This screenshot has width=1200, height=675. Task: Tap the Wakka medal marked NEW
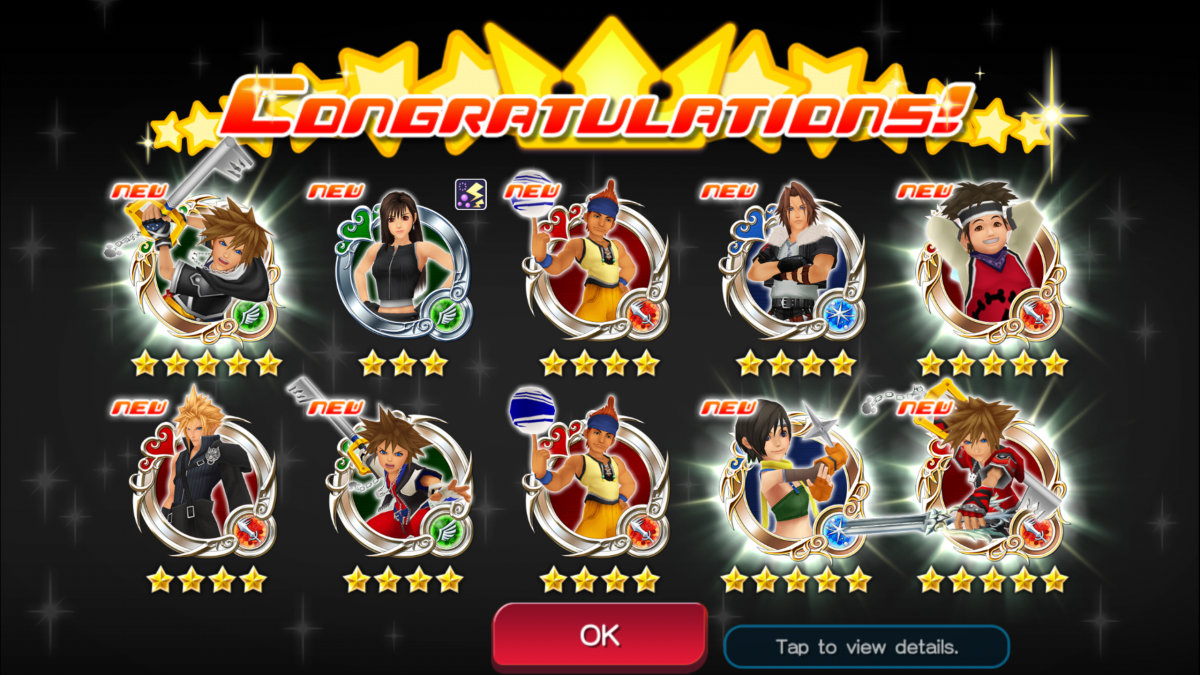pos(597,267)
